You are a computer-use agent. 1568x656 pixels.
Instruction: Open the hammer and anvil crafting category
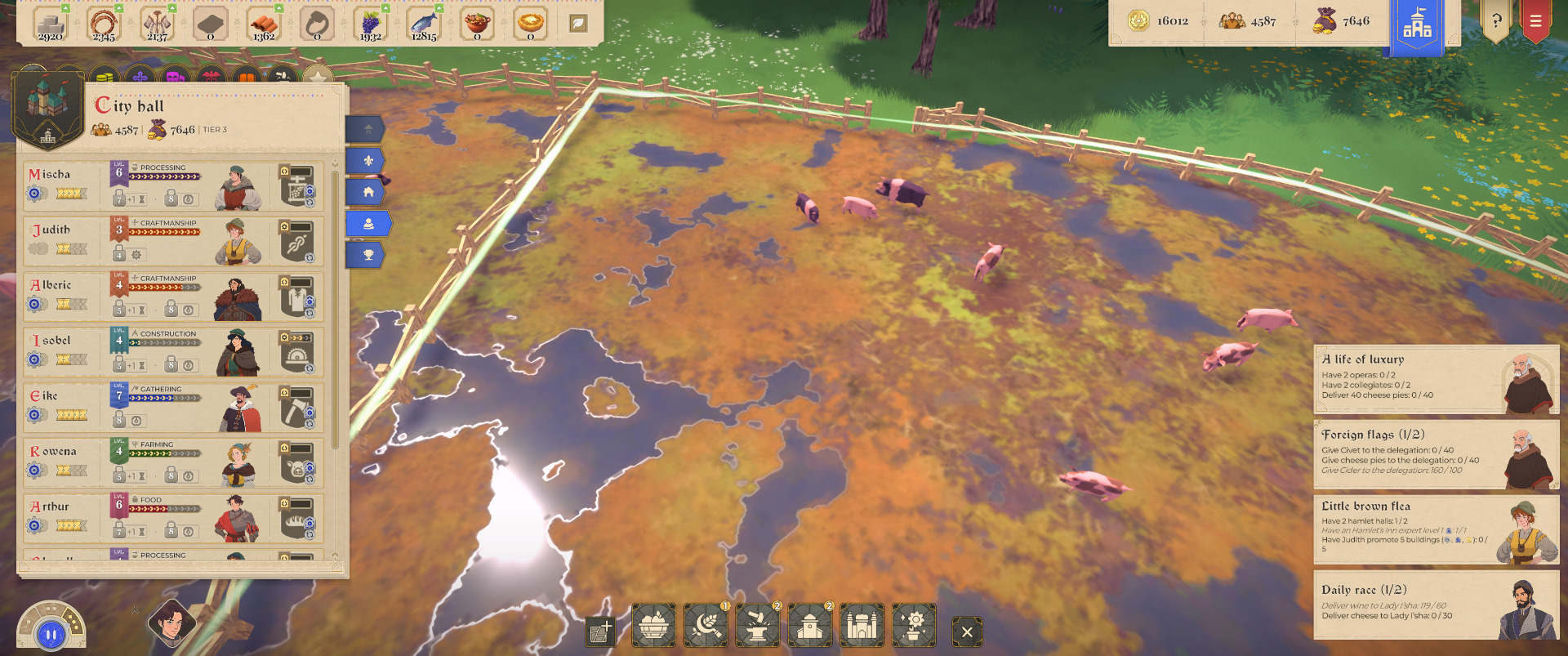(x=758, y=627)
